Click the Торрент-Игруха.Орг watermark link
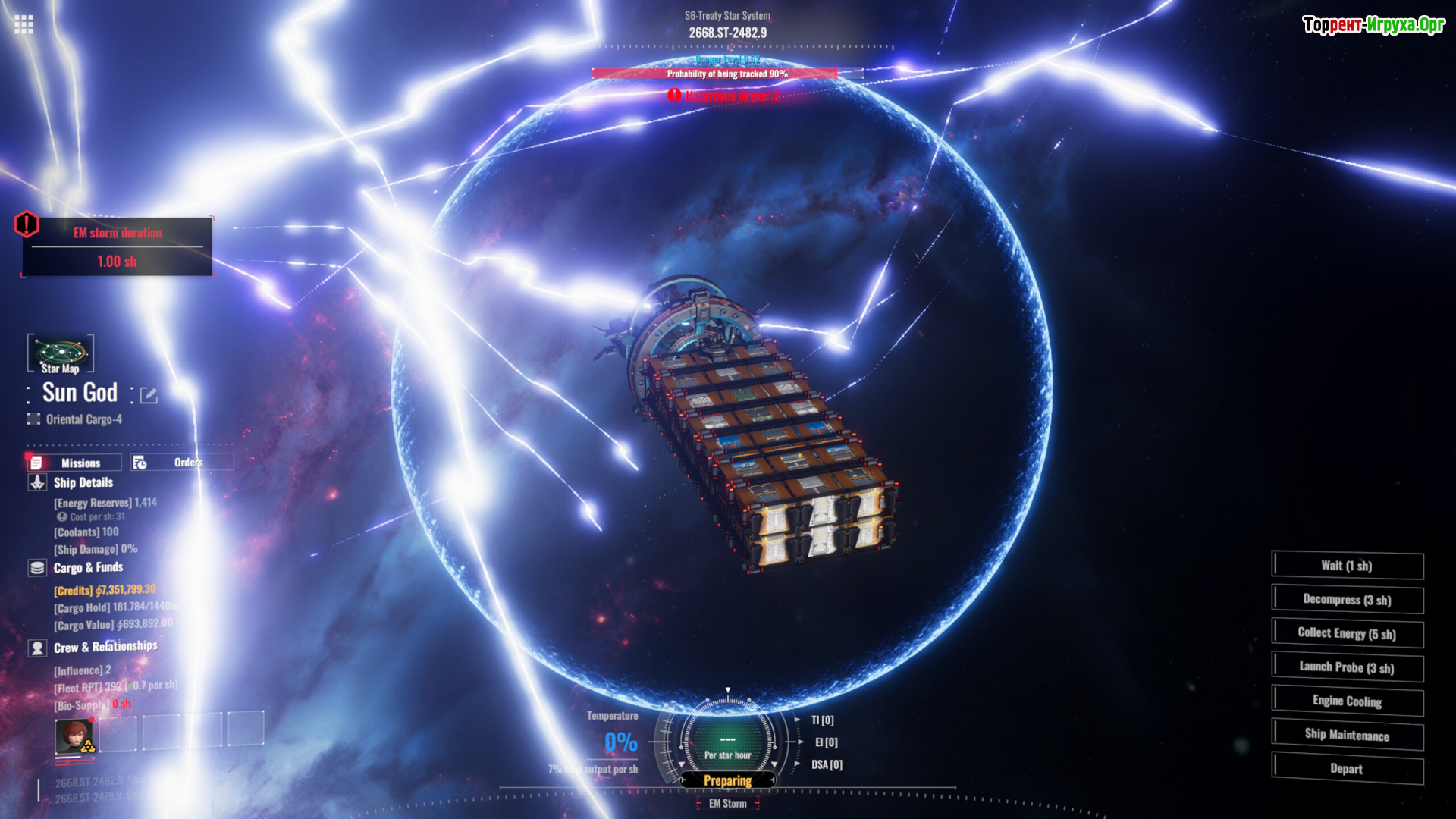 [1373, 25]
